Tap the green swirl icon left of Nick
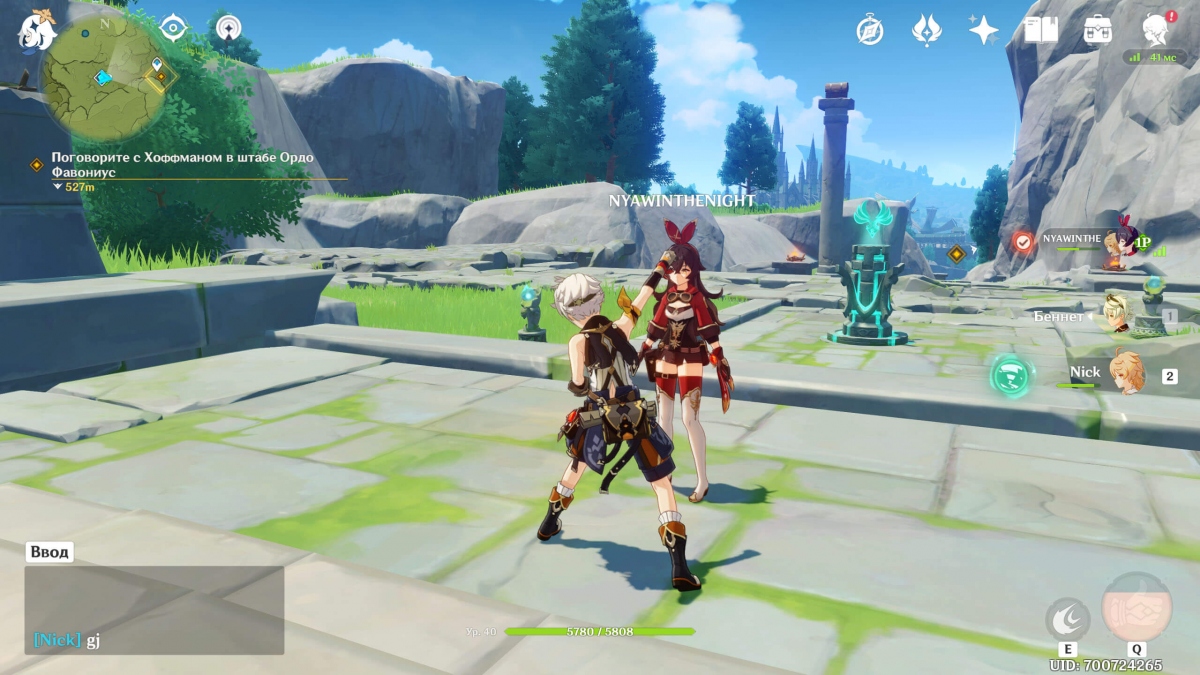1200x675 pixels. [x=1011, y=376]
